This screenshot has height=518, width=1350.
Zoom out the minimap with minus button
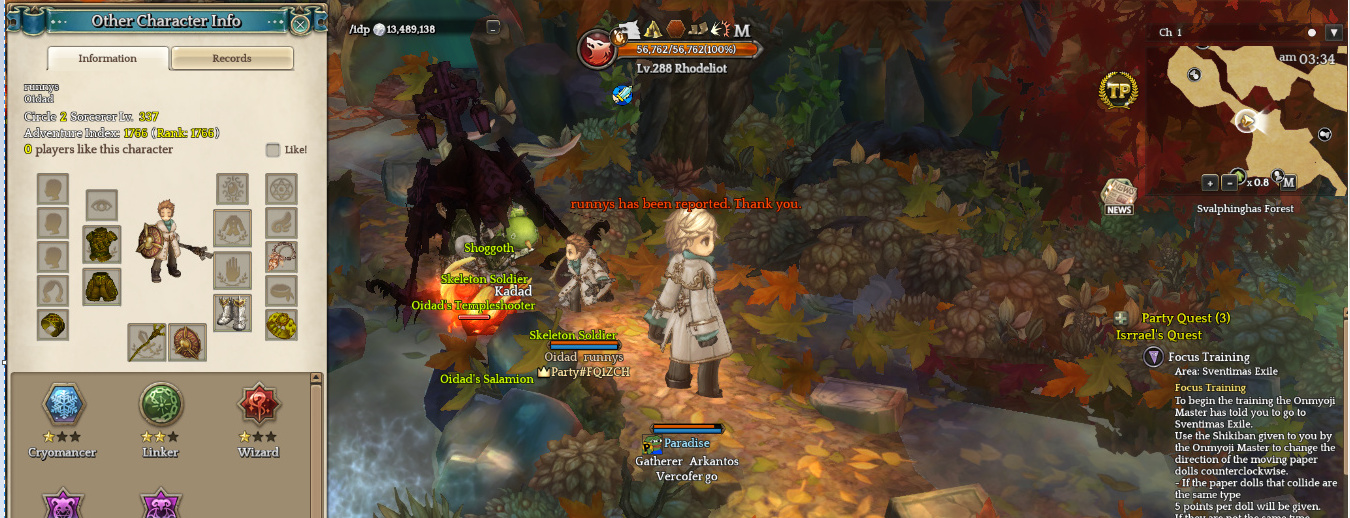(1229, 183)
